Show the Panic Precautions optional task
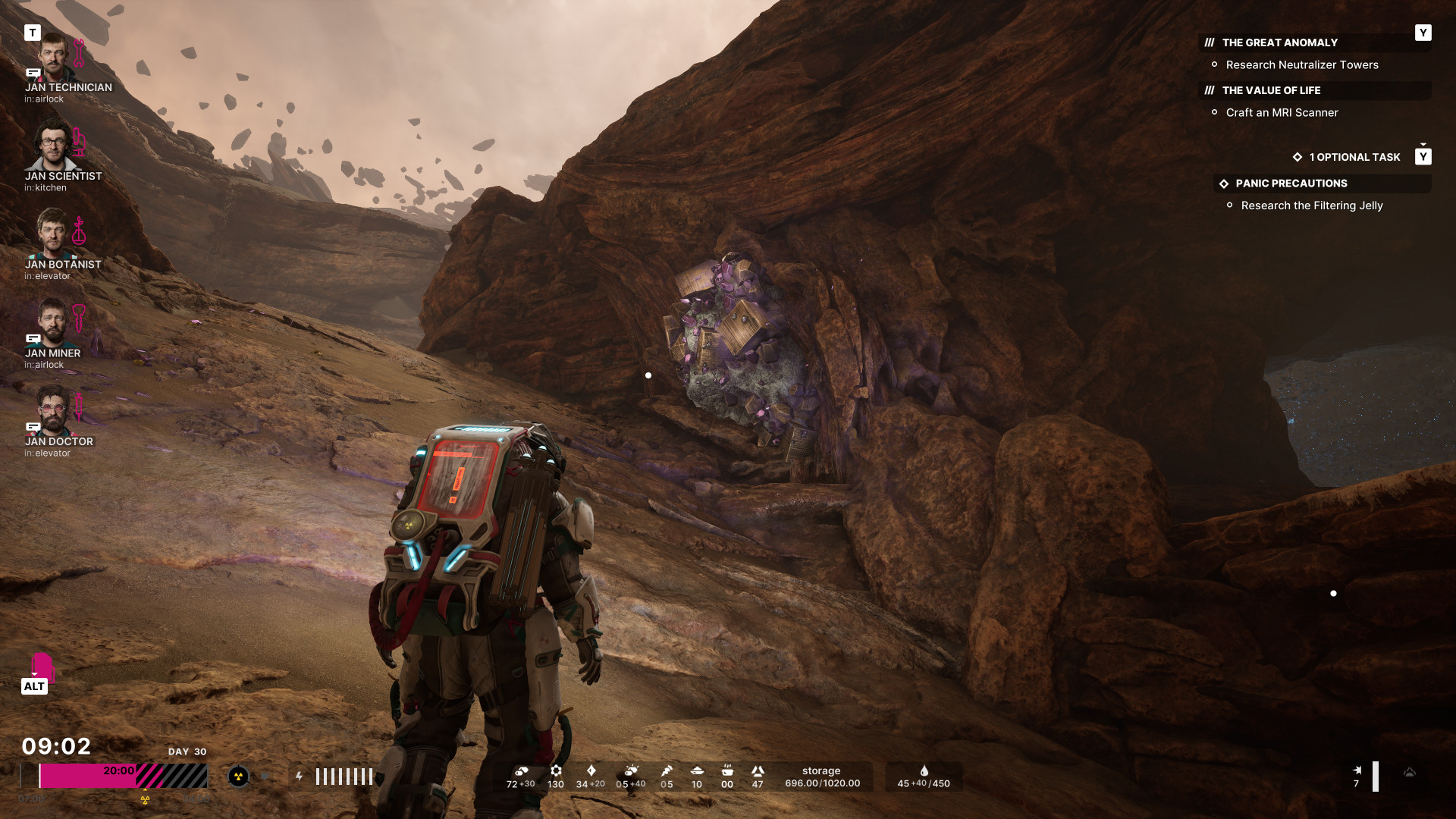 [x=1291, y=184]
